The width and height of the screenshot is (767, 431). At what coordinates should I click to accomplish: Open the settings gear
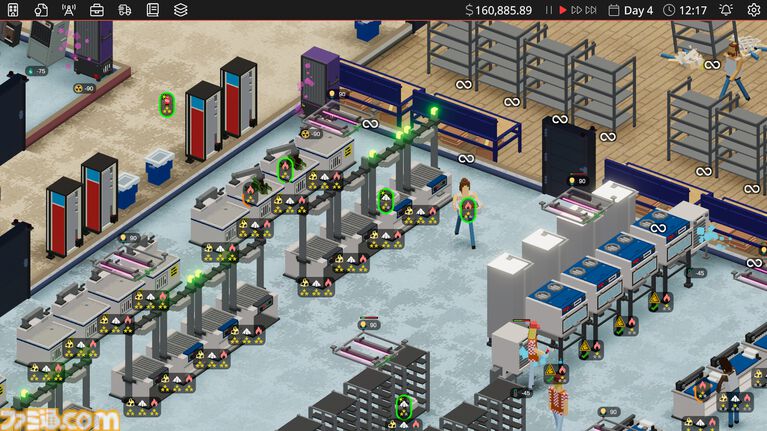point(752,10)
